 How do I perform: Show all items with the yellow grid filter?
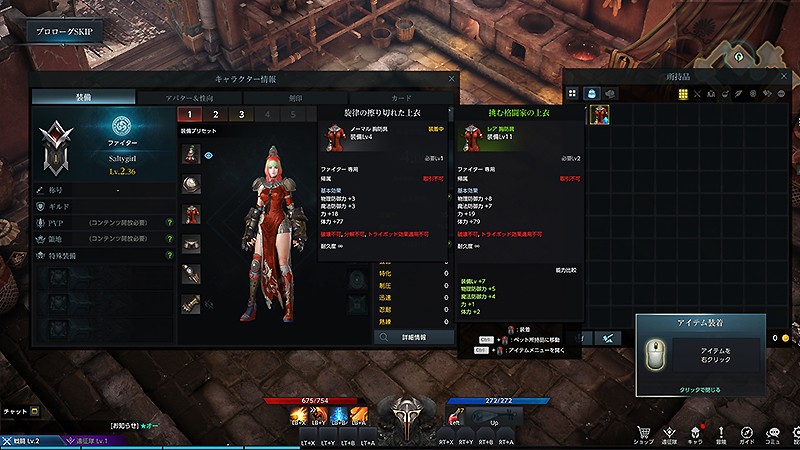tap(683, 93)
